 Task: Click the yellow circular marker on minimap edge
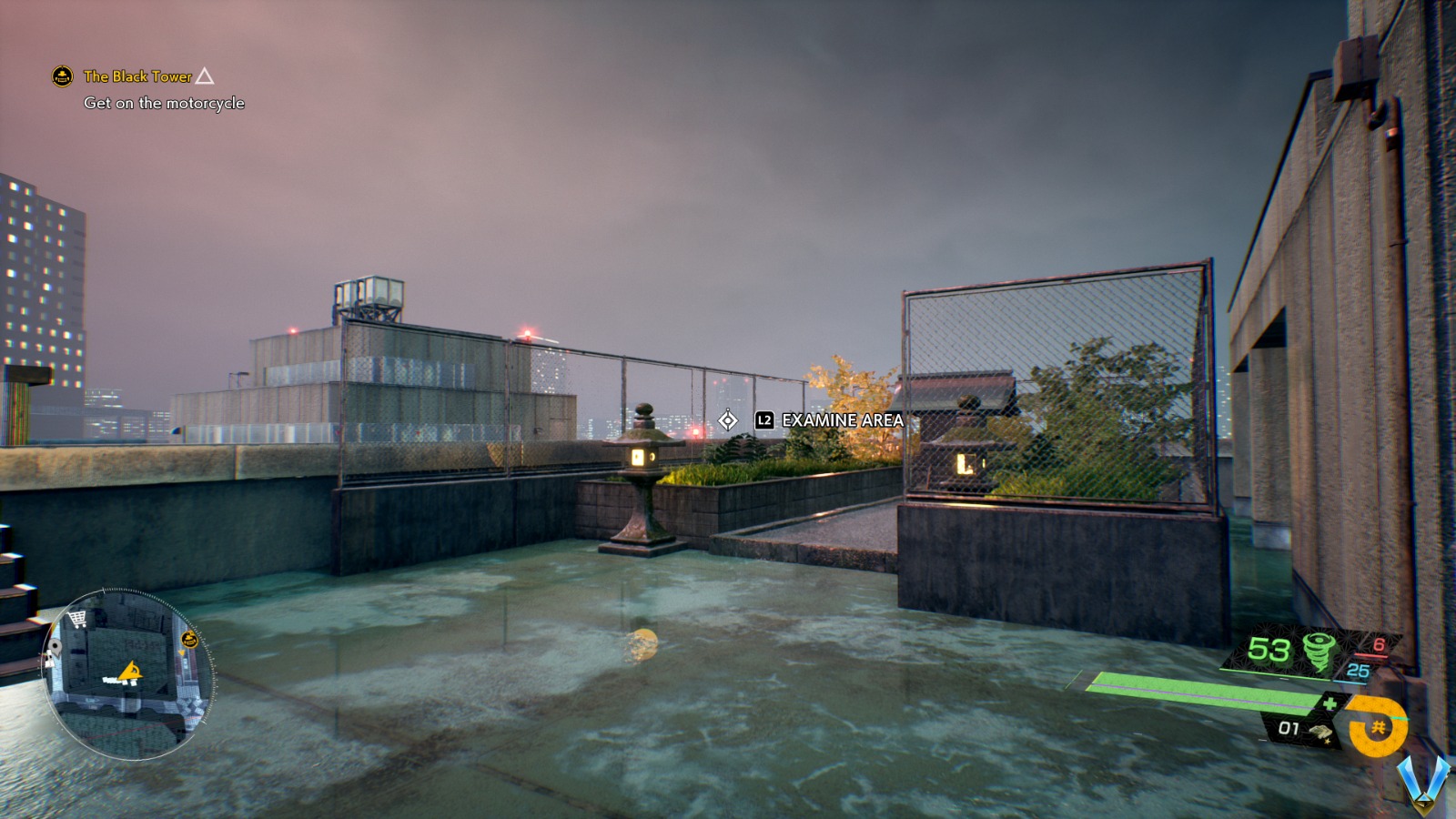(x=189, y=640)
